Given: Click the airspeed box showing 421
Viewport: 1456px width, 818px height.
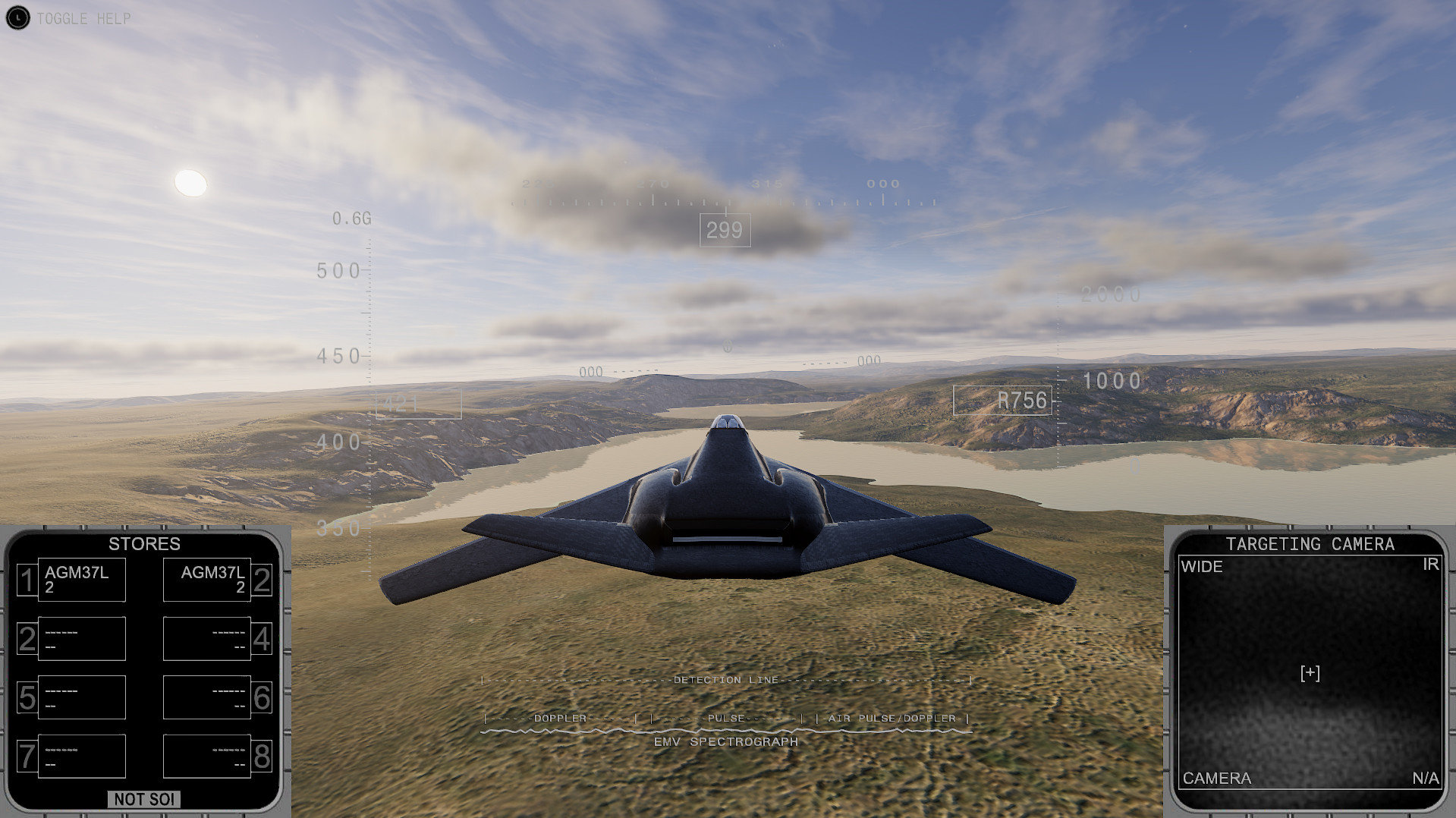Looking at the screenshot, I should (417, 403).
